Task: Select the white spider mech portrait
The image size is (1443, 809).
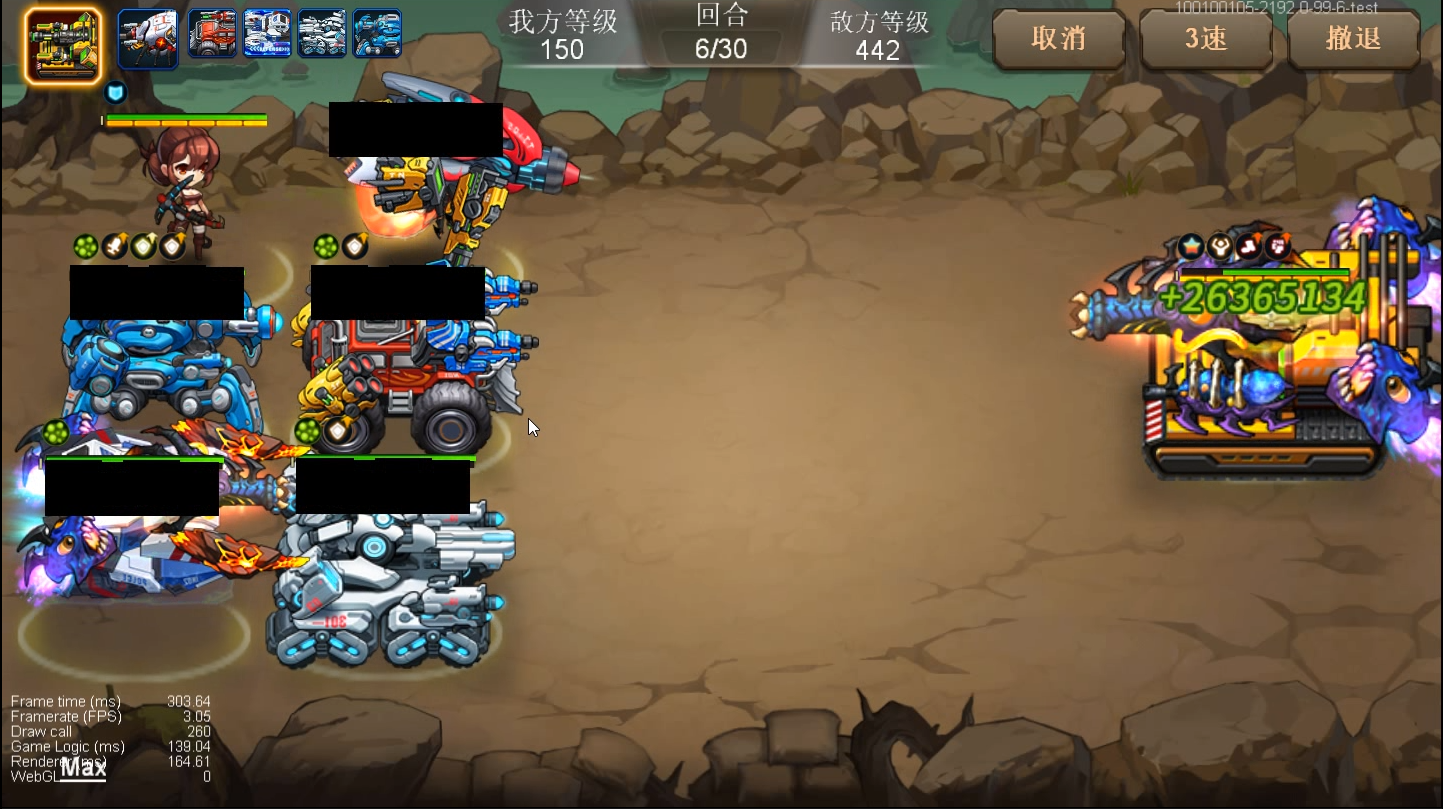Action: pos(148,38)
